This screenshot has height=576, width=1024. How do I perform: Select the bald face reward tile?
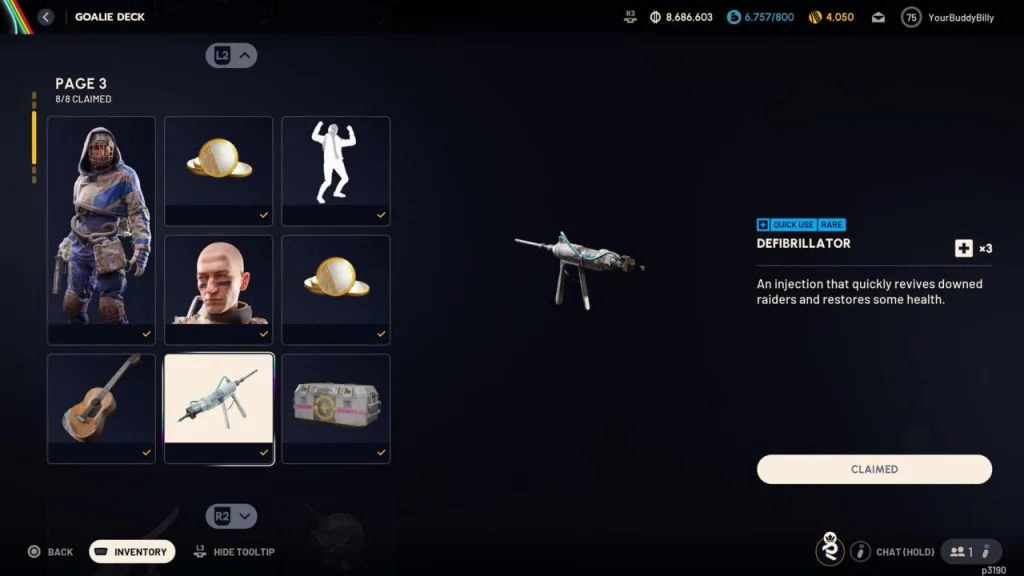[218, 289]
